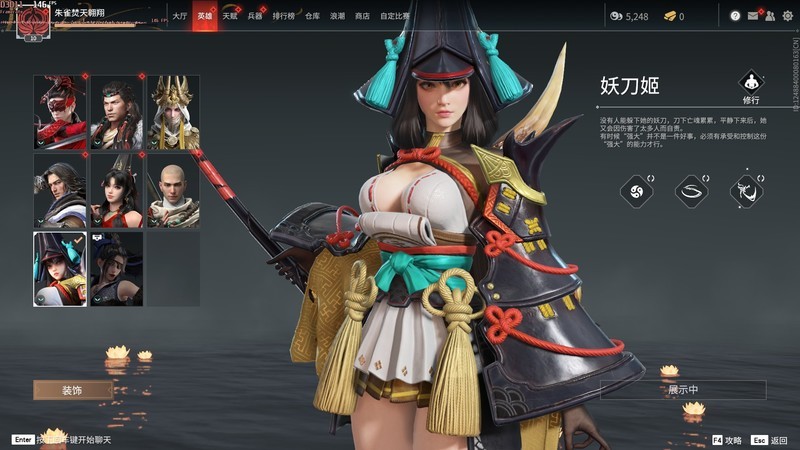Screen dimensions: 800x450
Task: Open the 修行 training icon
Action: tap(751, 83)
